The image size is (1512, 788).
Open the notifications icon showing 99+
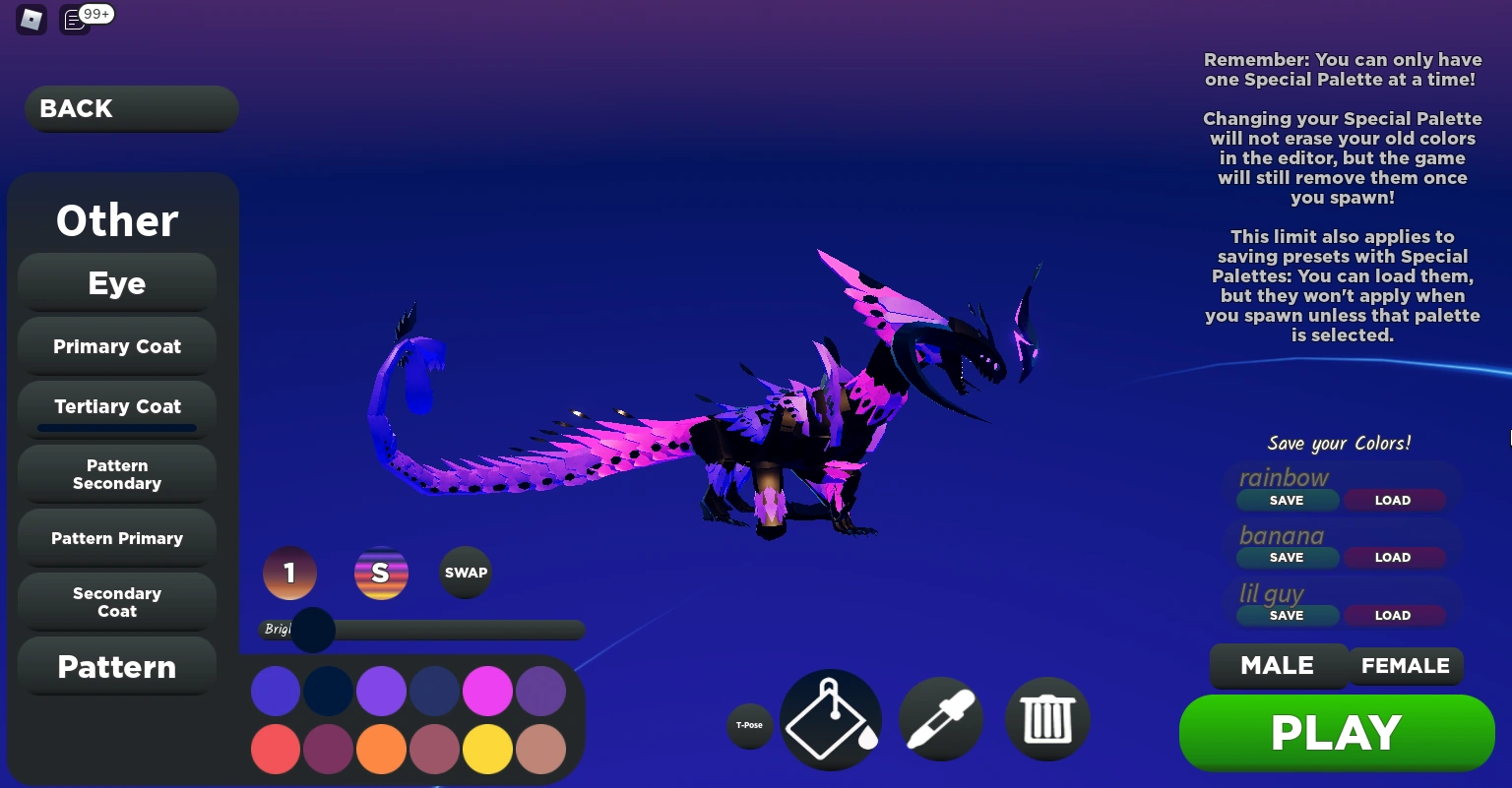coord(74,20)
